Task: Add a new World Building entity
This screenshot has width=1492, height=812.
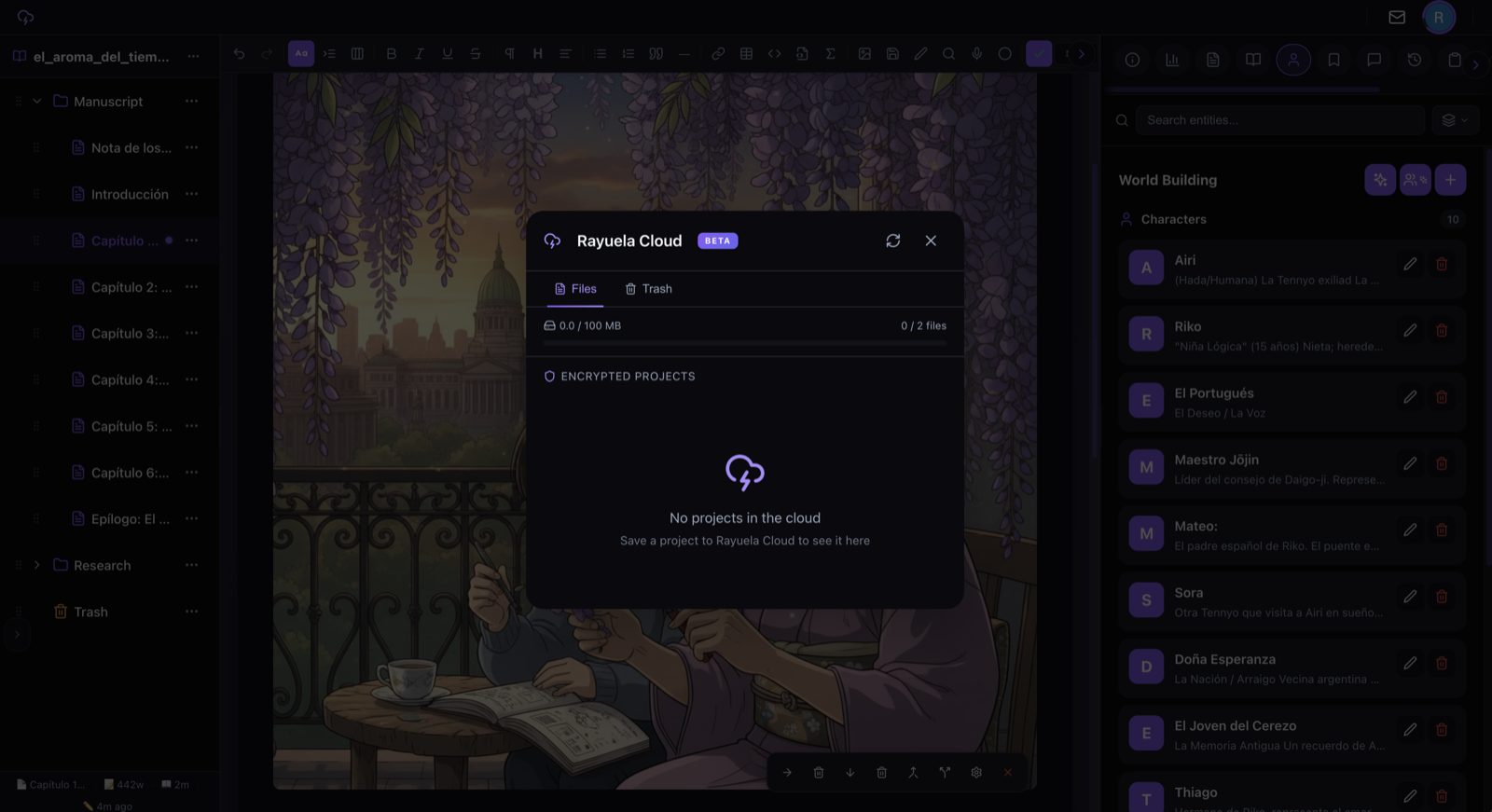Action: 1450,180
